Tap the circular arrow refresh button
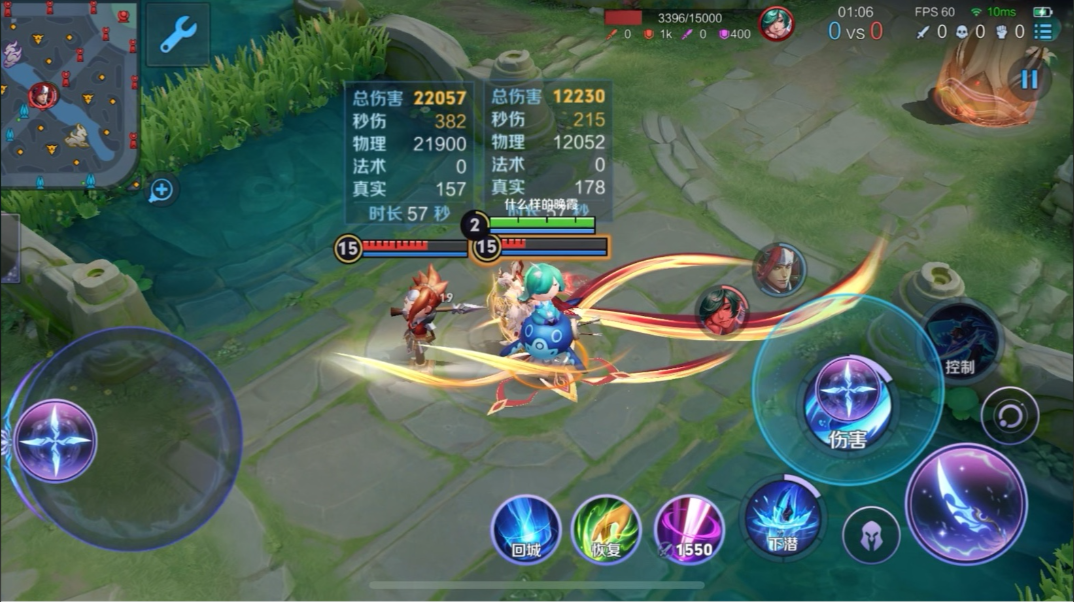Image resolution: width=1074 pixels, height=602 pixels. (x=1009, y=415)
